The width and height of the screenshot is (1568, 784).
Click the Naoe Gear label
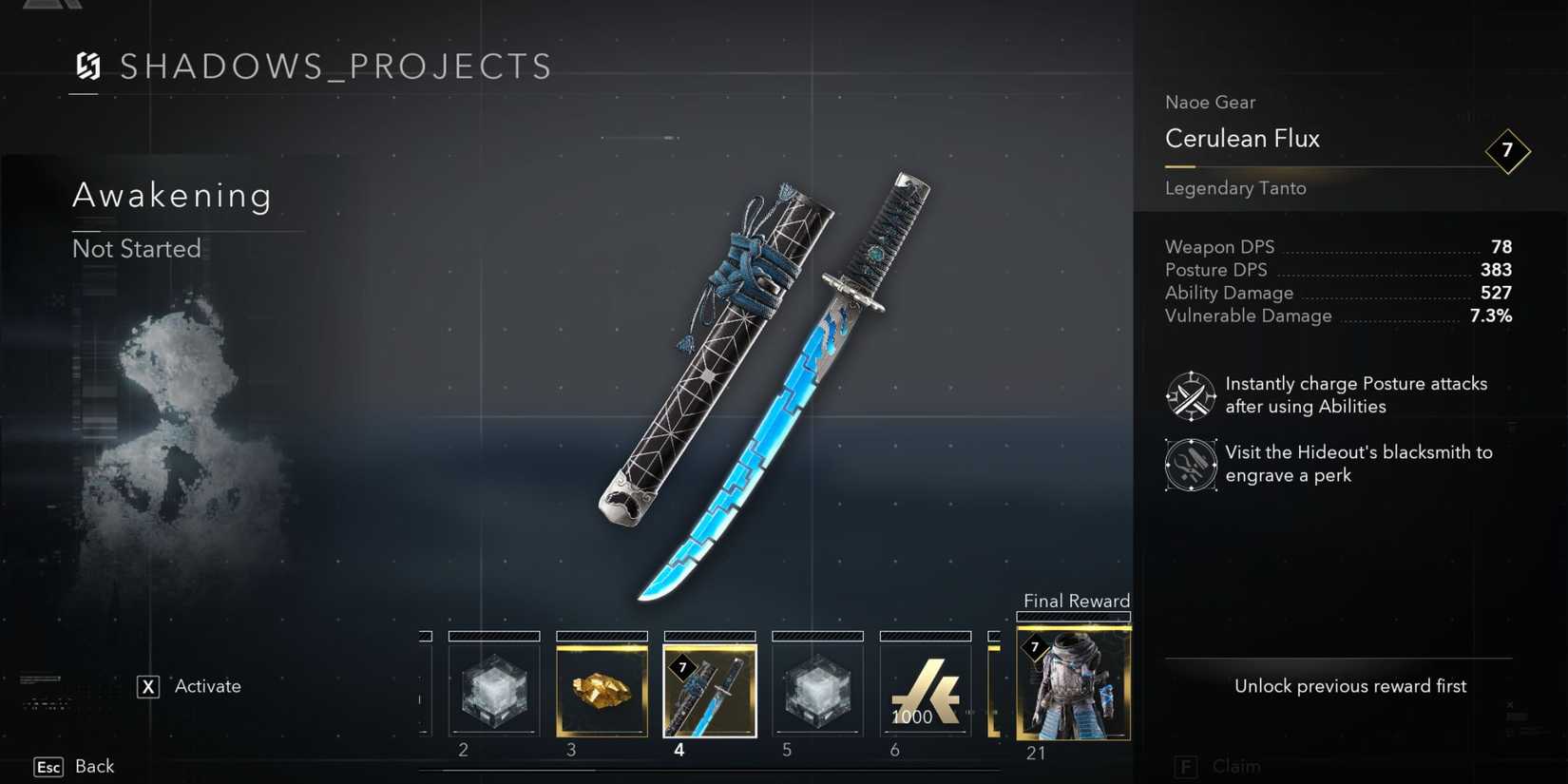point(1210,102)
